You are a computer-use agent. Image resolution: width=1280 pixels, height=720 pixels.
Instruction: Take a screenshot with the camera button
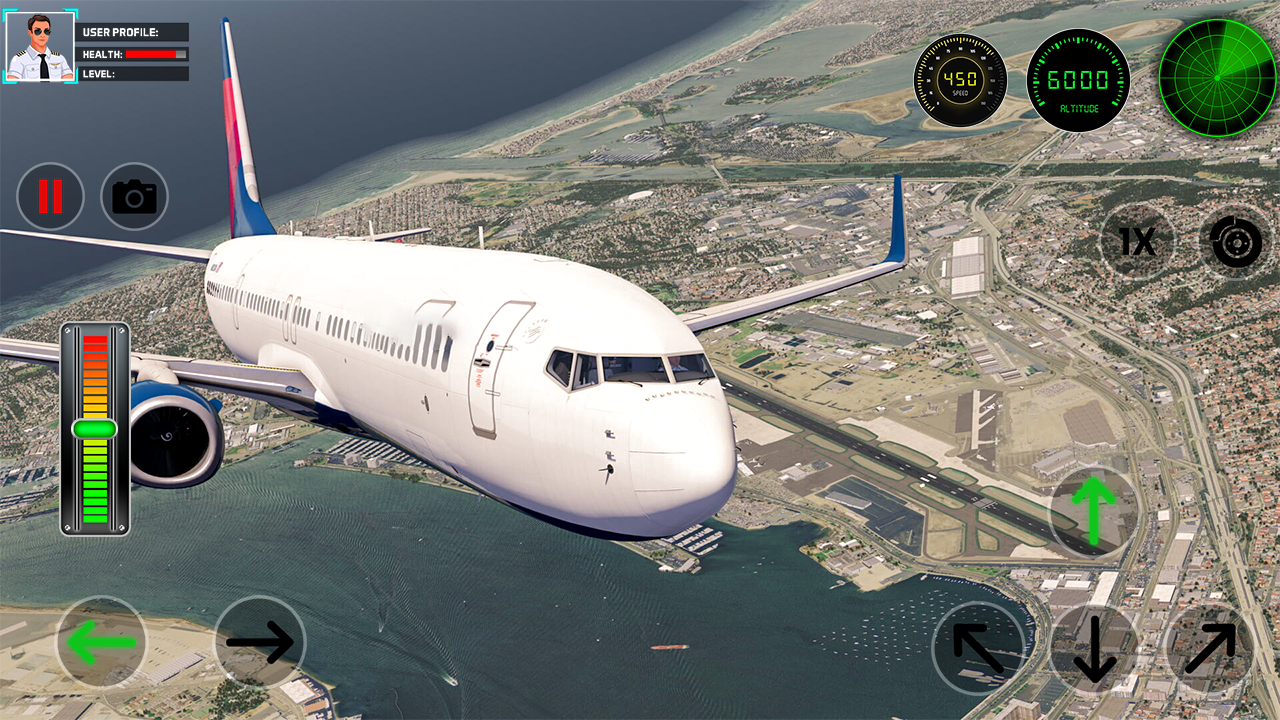click(x=134, y=197)
